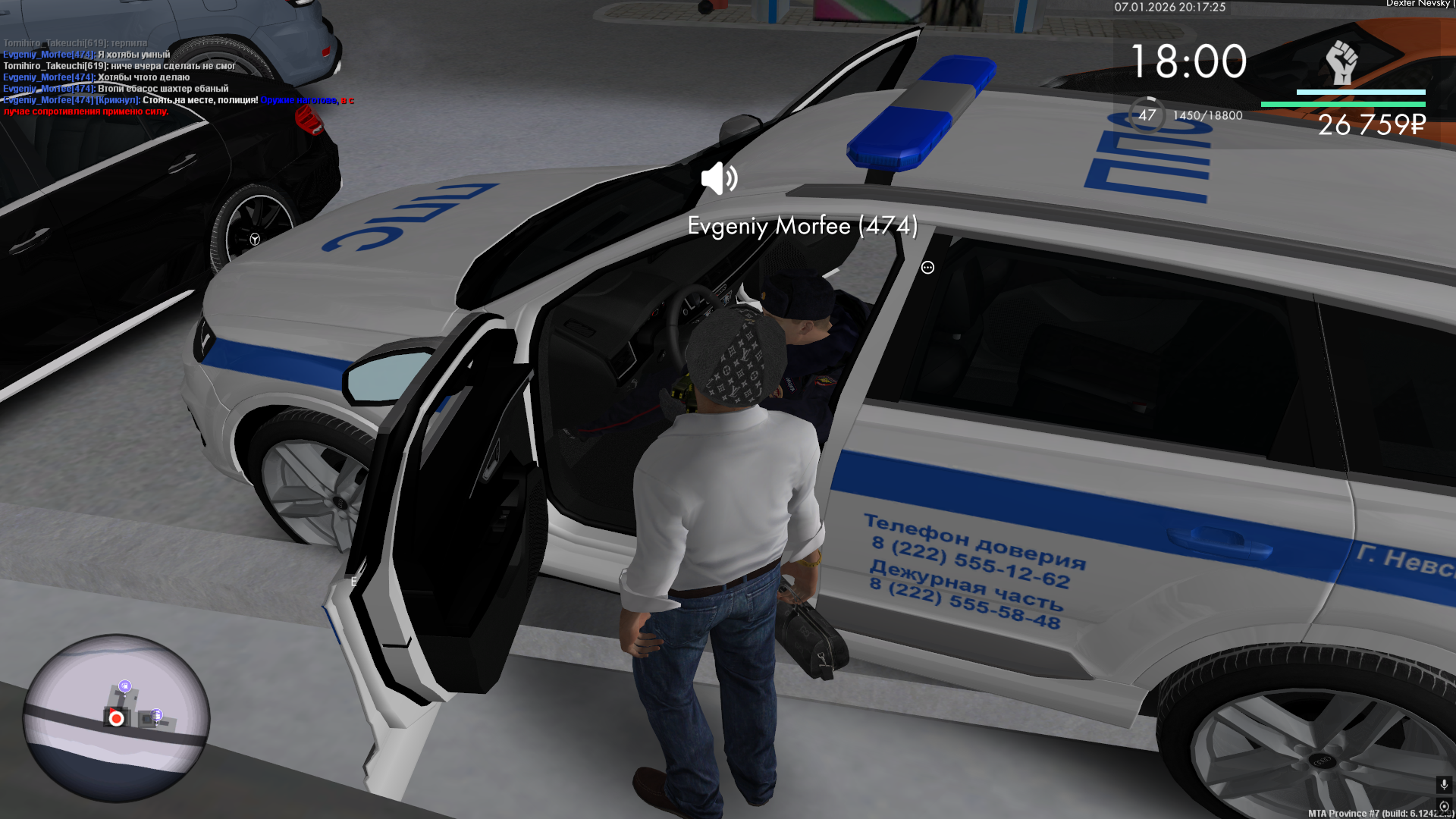Toggle the microphone icon

1443,784
